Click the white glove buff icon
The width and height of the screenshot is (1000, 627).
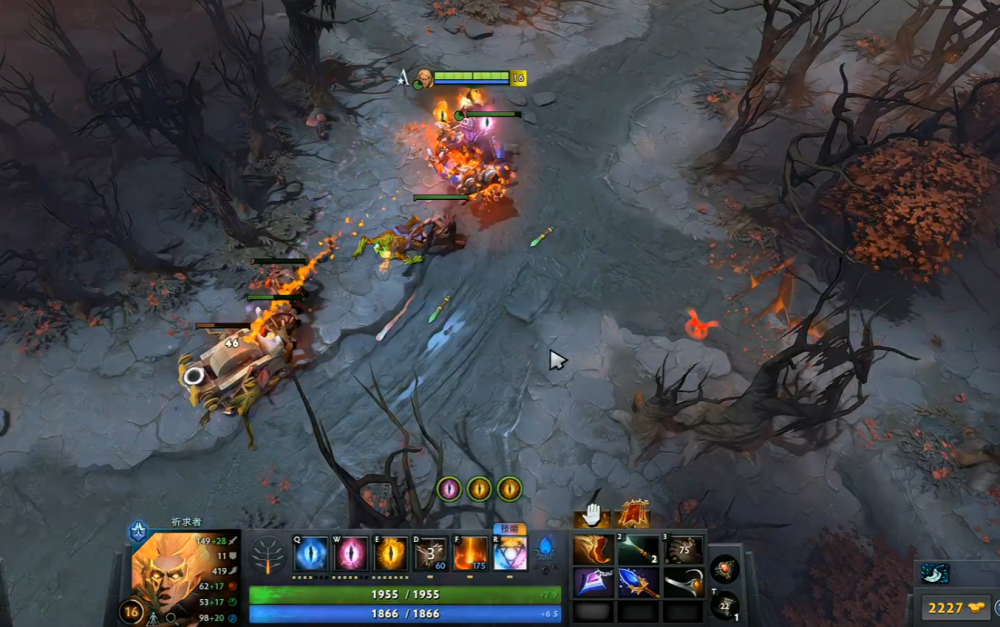(593, 515)
